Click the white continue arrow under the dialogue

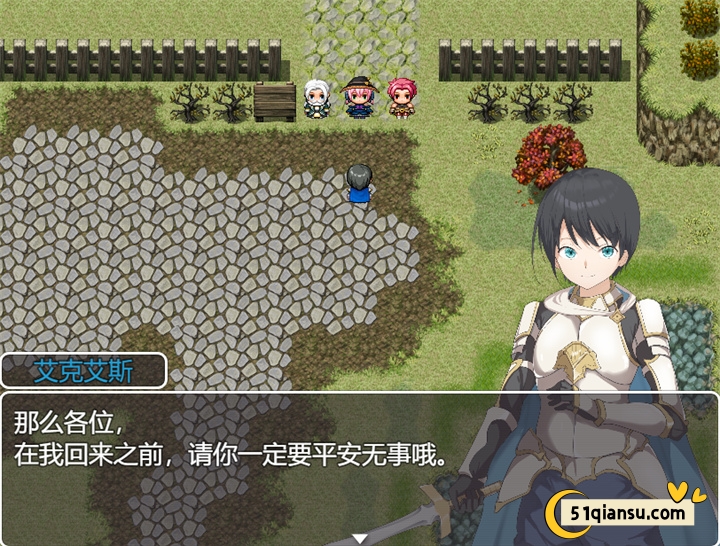(x=360, y=539)
